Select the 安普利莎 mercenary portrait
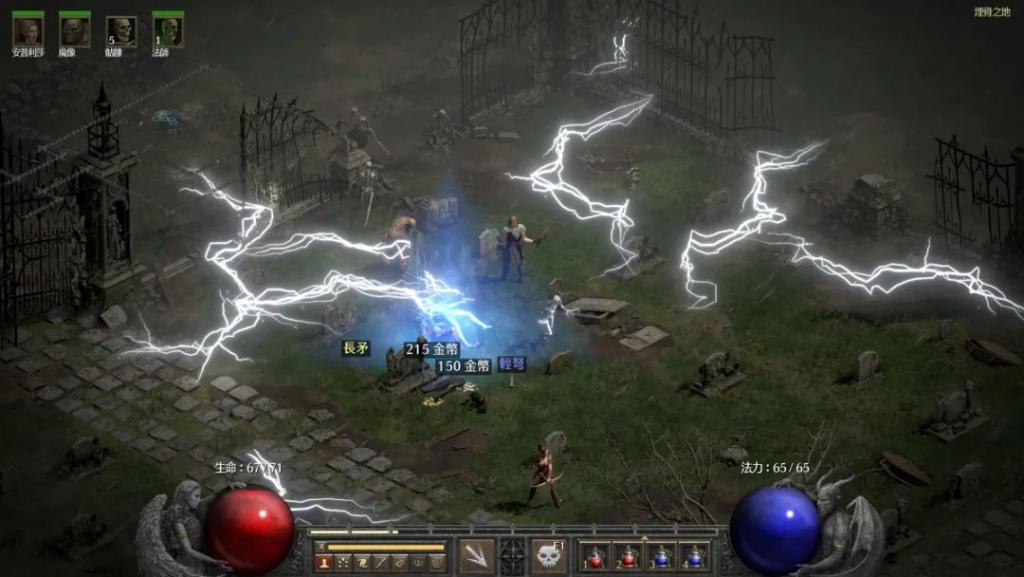Screen dimensions: 1024x577 (x=28, y=31)
